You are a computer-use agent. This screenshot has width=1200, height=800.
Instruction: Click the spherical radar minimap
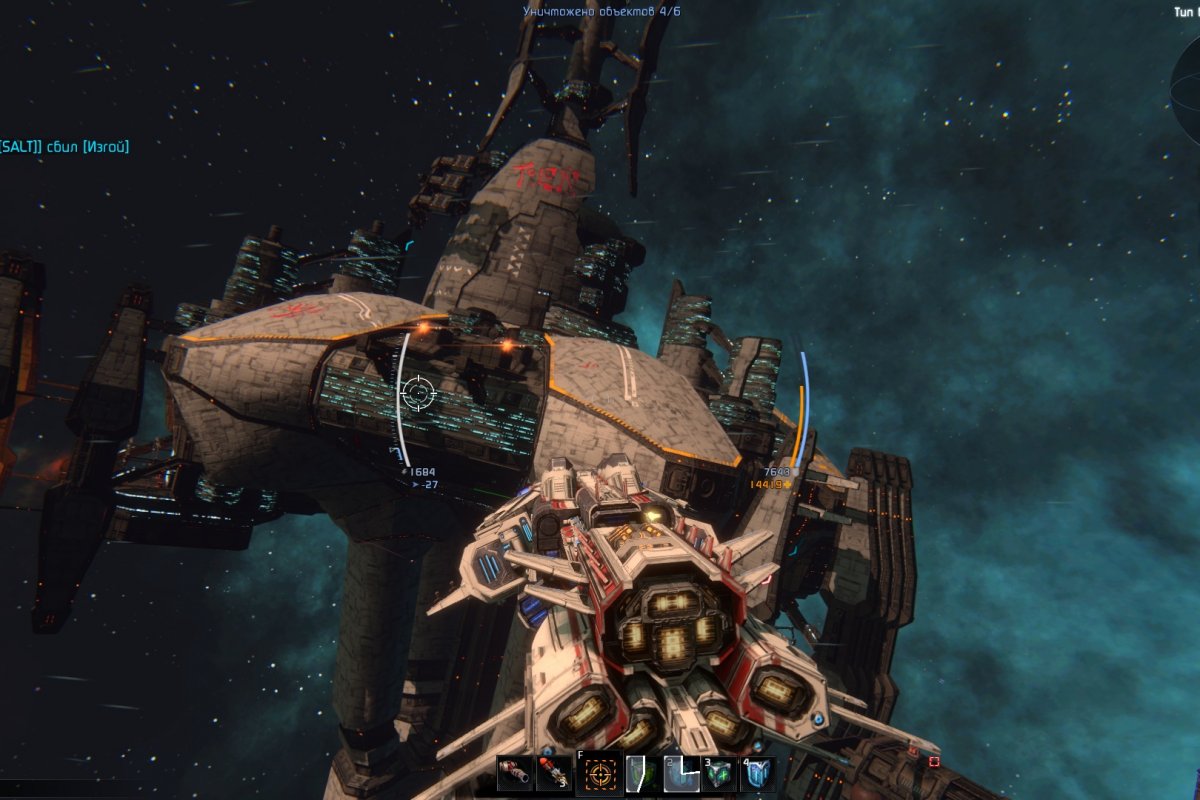point(1188,88)
